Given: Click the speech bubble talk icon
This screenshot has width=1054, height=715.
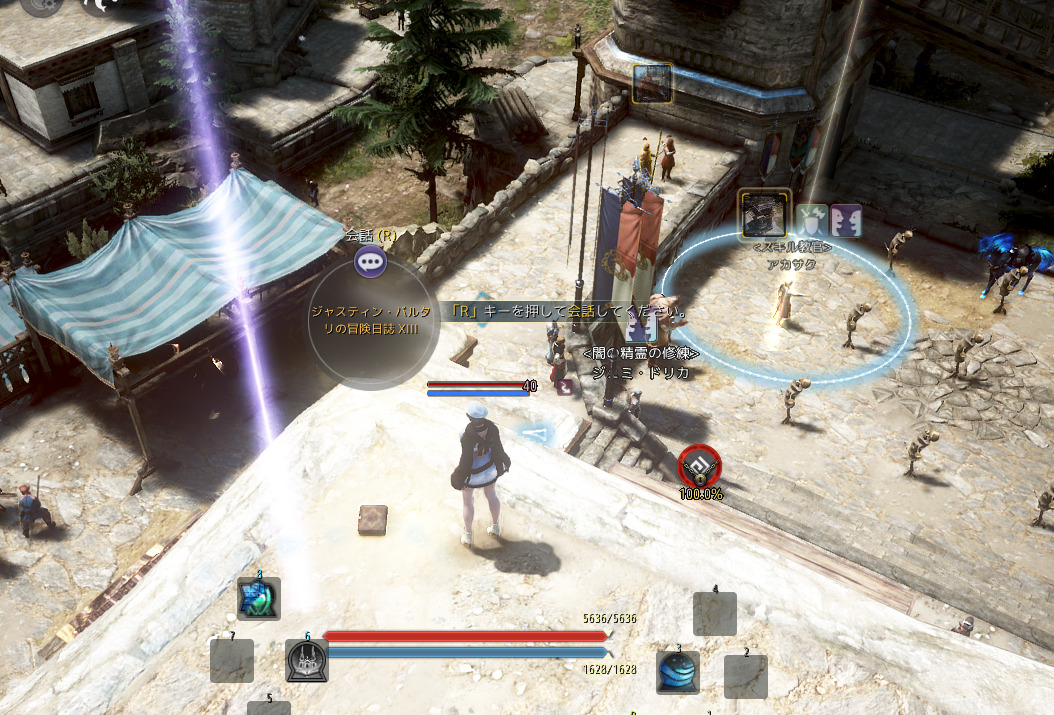Looking at the screenshot, I should [371, 262].
